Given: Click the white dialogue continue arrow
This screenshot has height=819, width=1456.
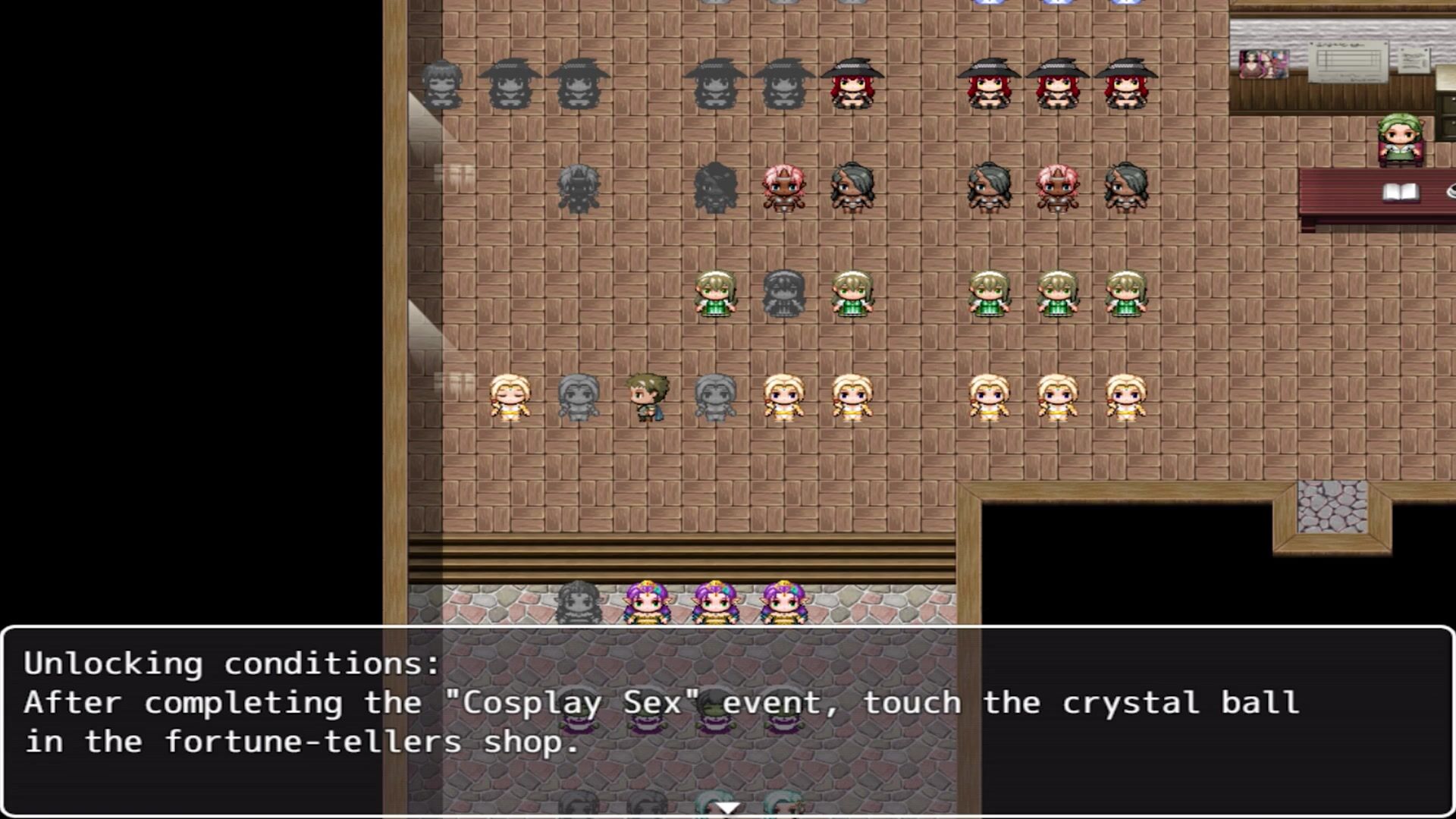Looking at the screenshot, I should pos(727,808).
